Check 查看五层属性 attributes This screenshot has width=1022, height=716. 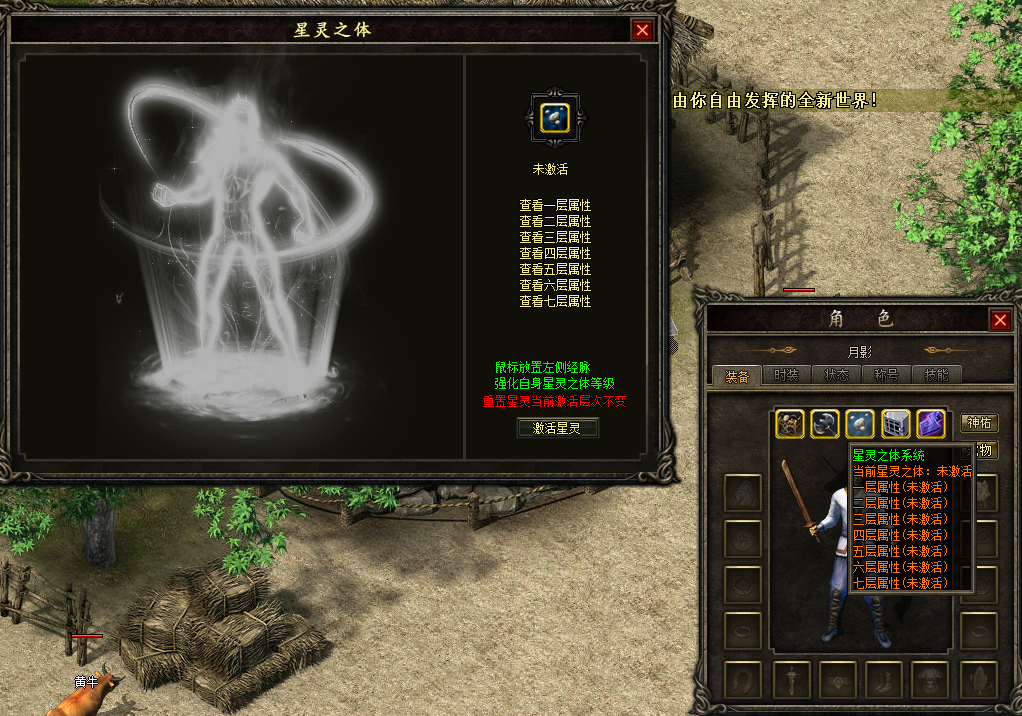(555, 269)
